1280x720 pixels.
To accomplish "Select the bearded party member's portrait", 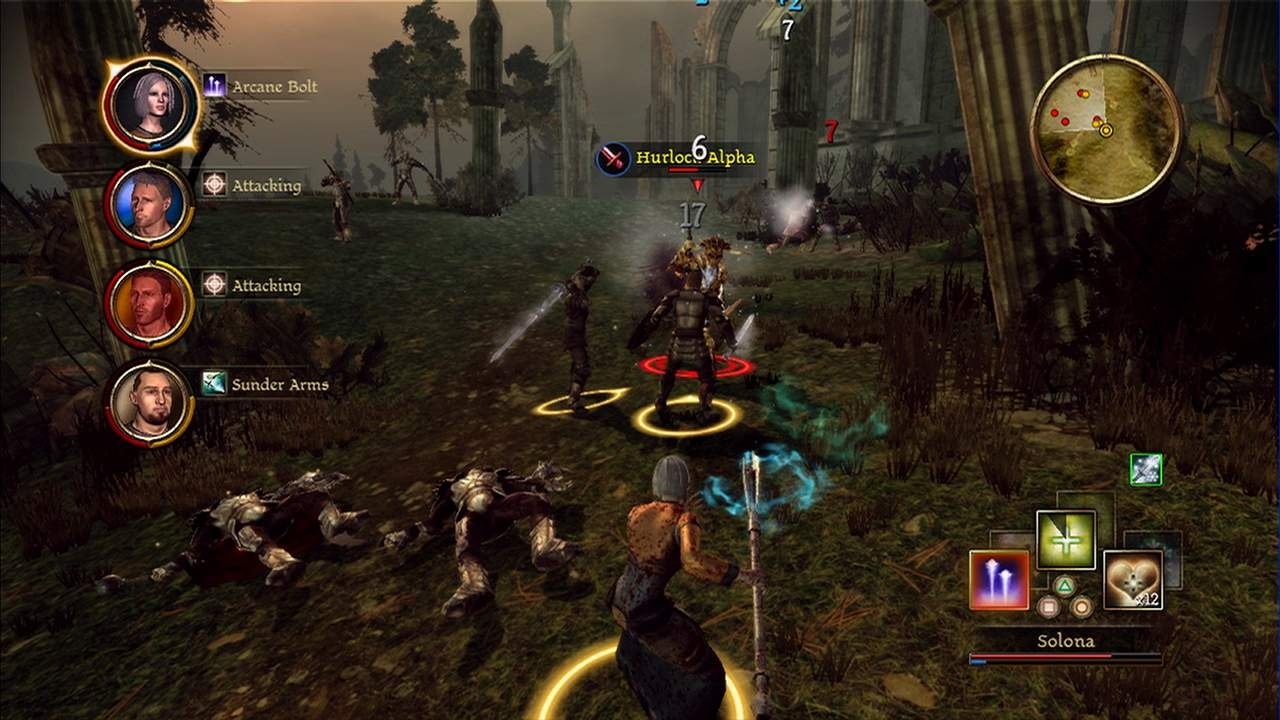I will tap(149, 402).
